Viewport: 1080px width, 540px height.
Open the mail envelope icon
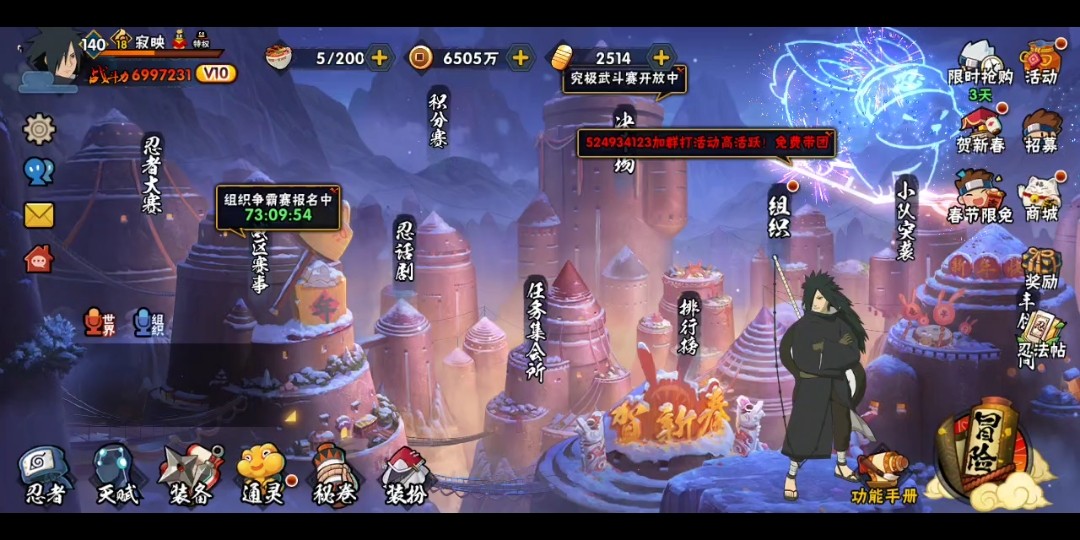coord(39,215)
